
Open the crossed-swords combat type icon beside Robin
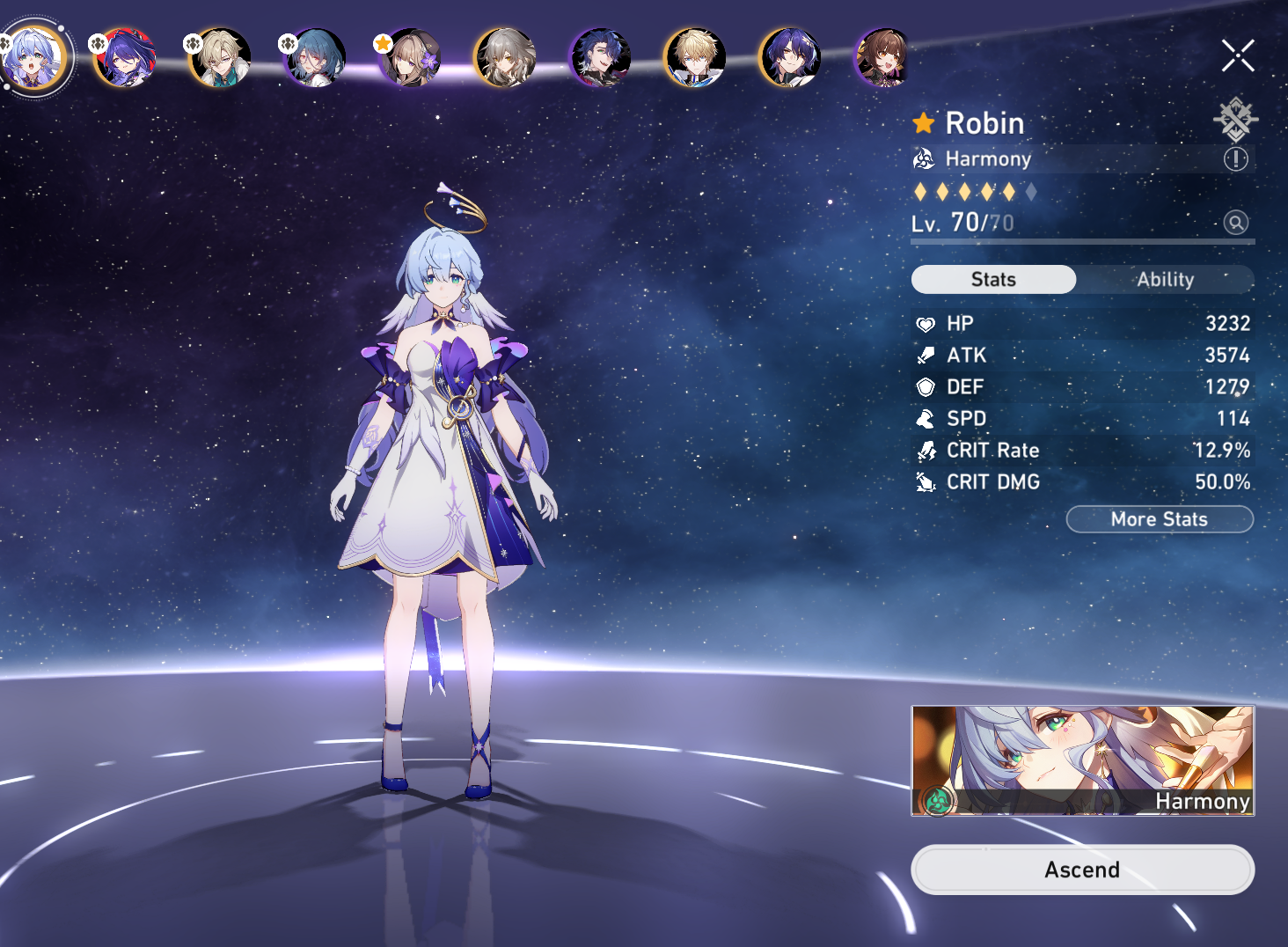1236,120
